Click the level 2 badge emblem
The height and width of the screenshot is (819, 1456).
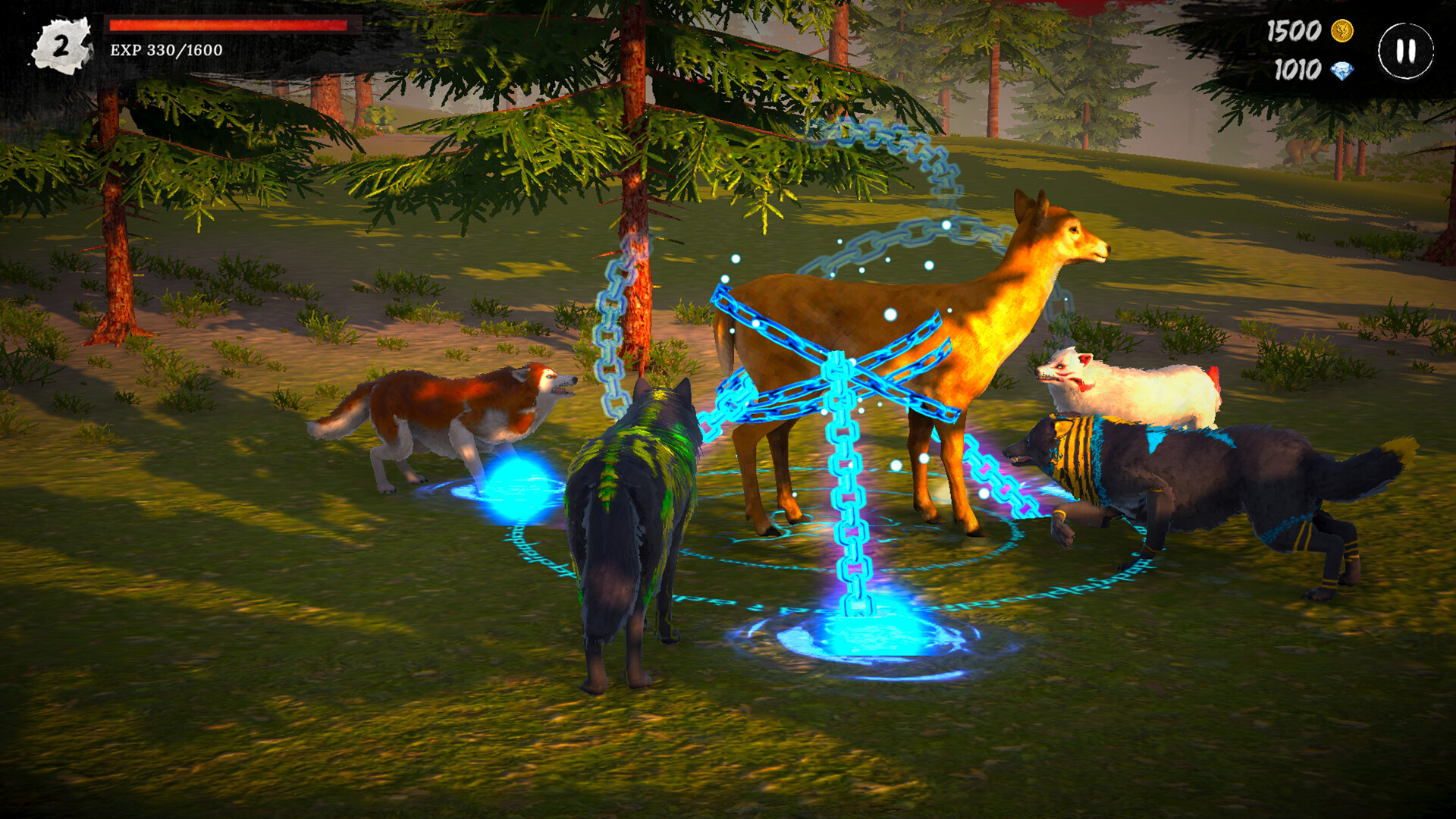[62, 43]
